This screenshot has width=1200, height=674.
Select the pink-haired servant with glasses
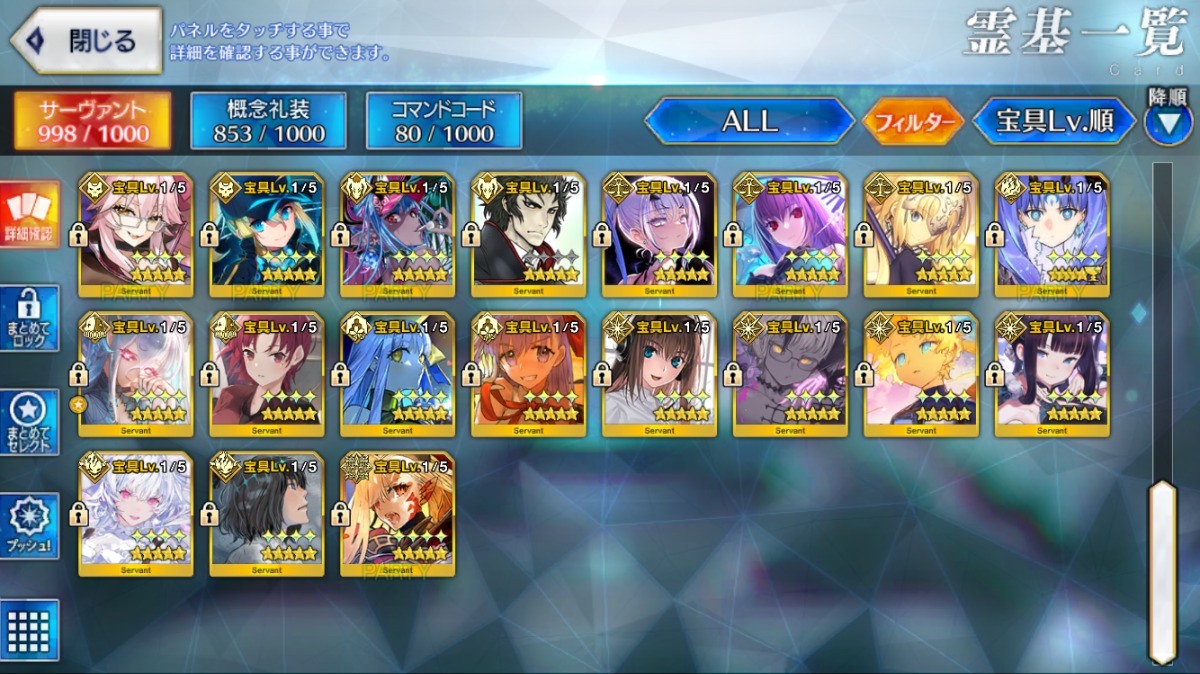pos(136,236)
